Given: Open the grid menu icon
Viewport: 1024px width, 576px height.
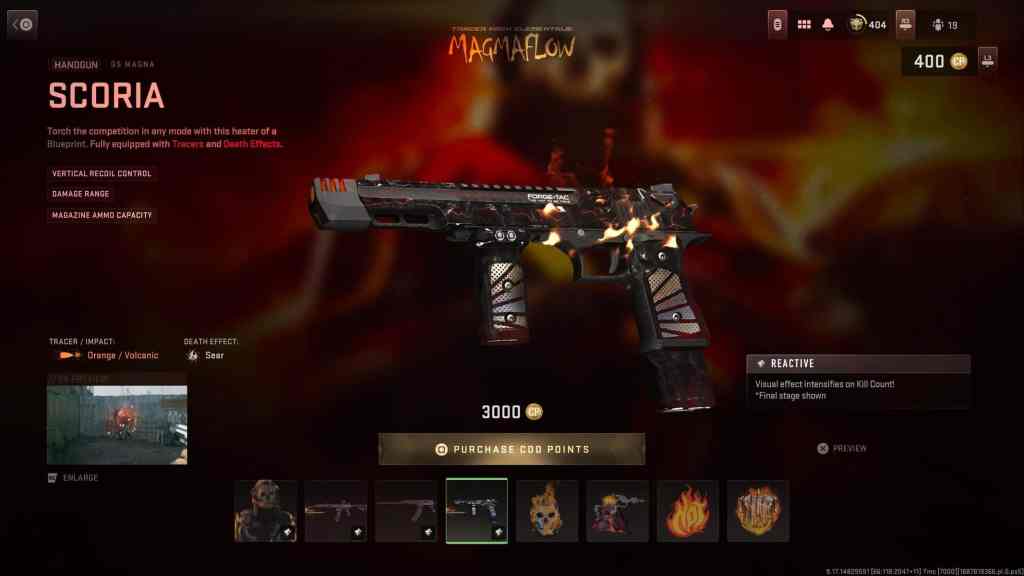Looking at the screenshot, I should [x=804, y=24].
